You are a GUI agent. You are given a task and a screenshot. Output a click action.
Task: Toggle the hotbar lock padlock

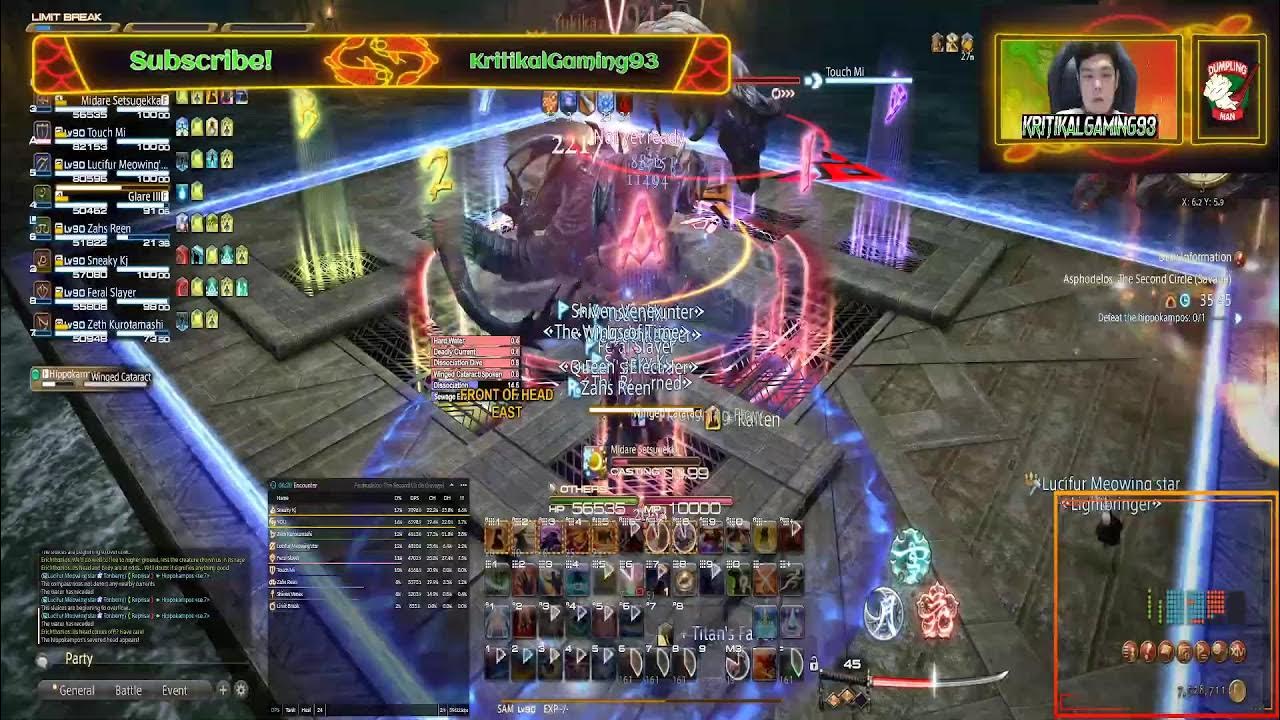click(814, 664)
